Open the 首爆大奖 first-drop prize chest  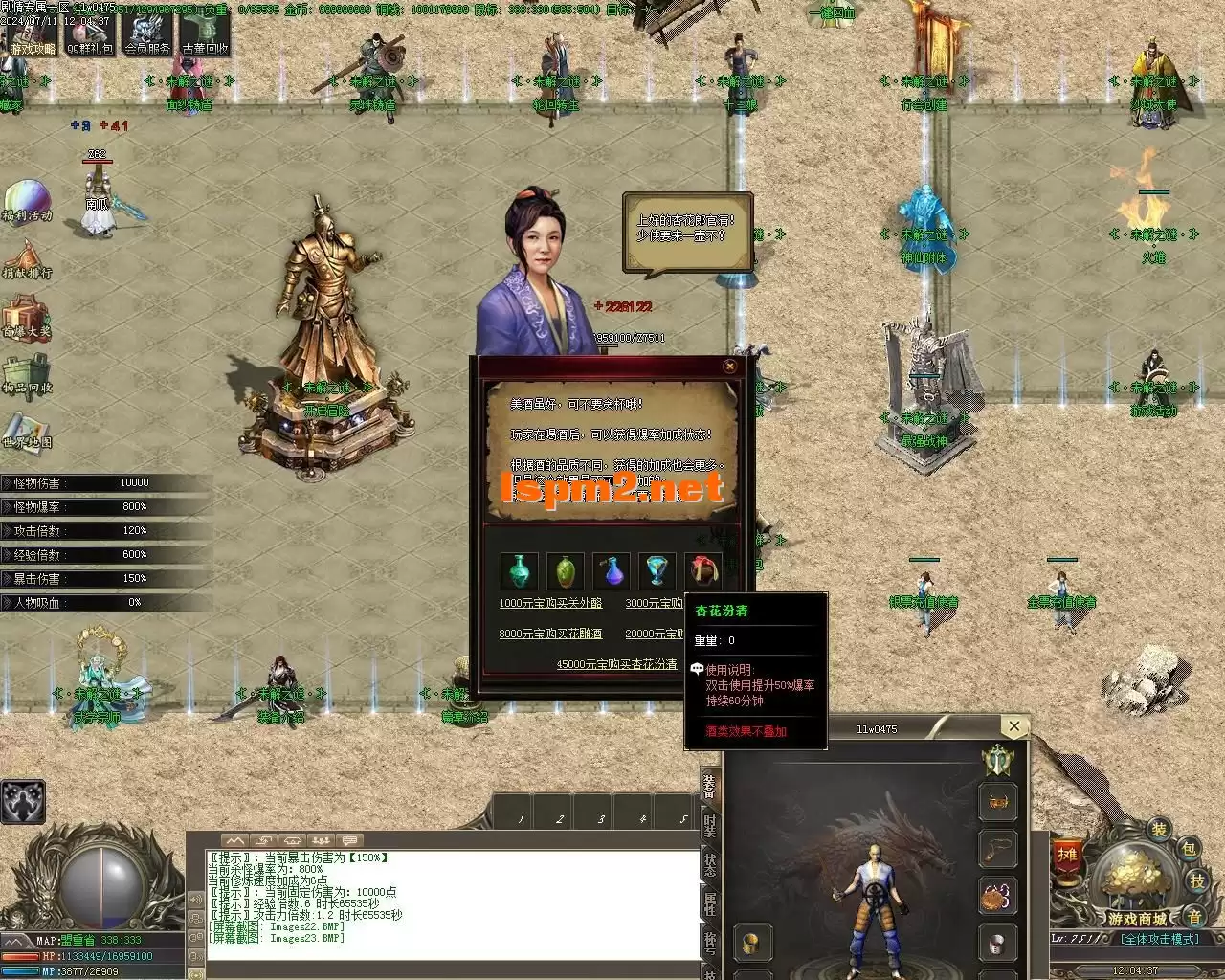pyautogui.click(x=26, y=318)
